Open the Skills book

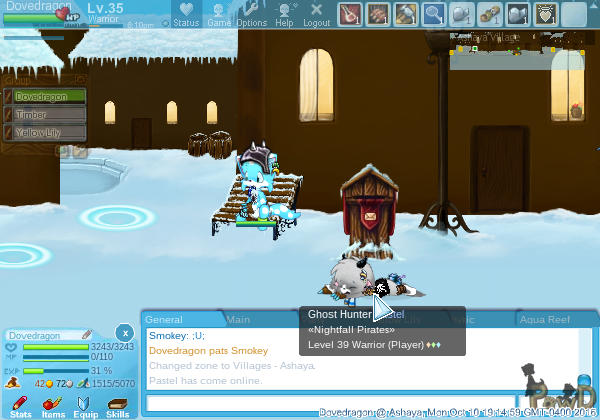click(117, 406)
